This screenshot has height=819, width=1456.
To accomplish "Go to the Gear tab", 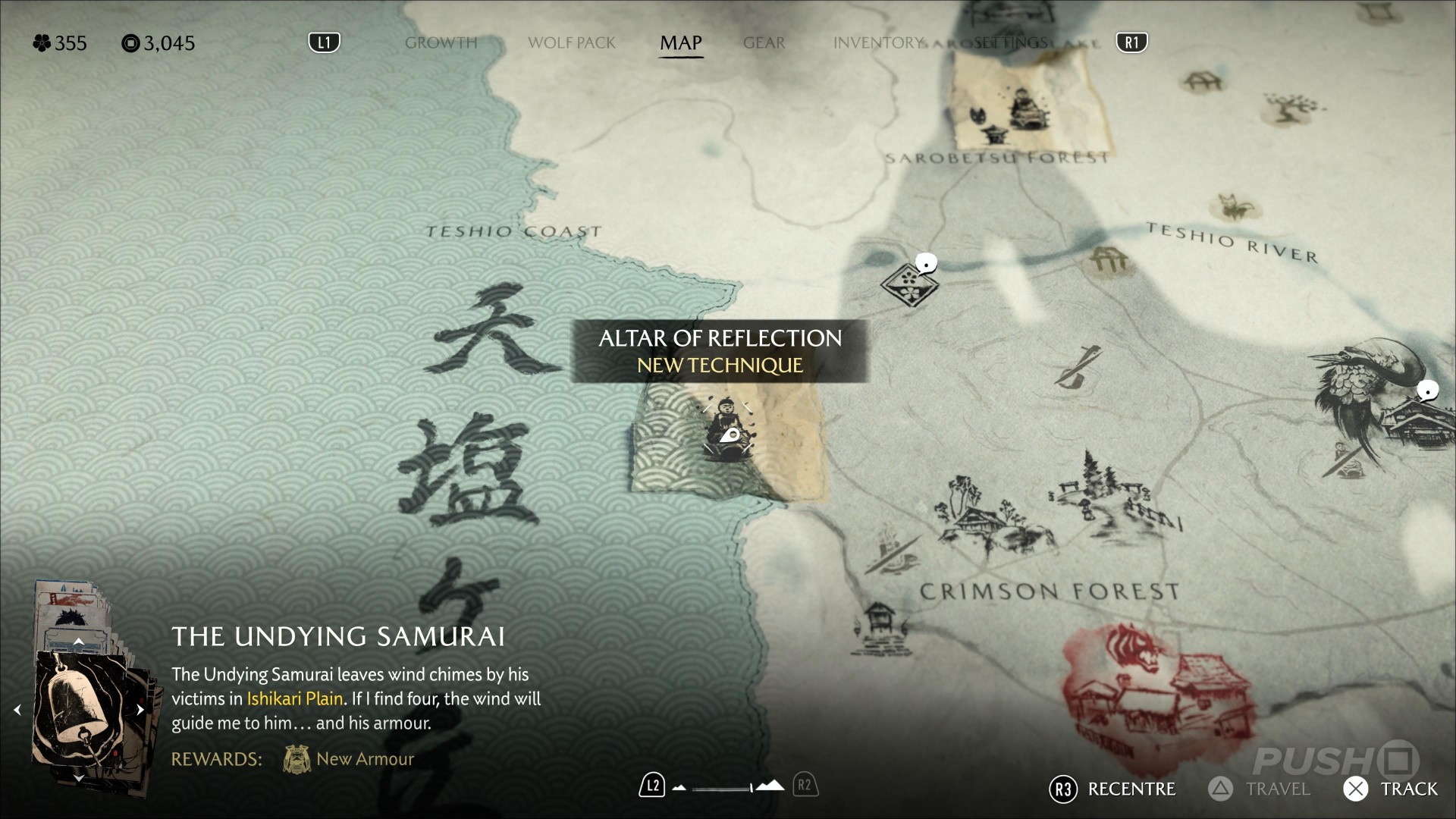I will [x=764, y=43].
